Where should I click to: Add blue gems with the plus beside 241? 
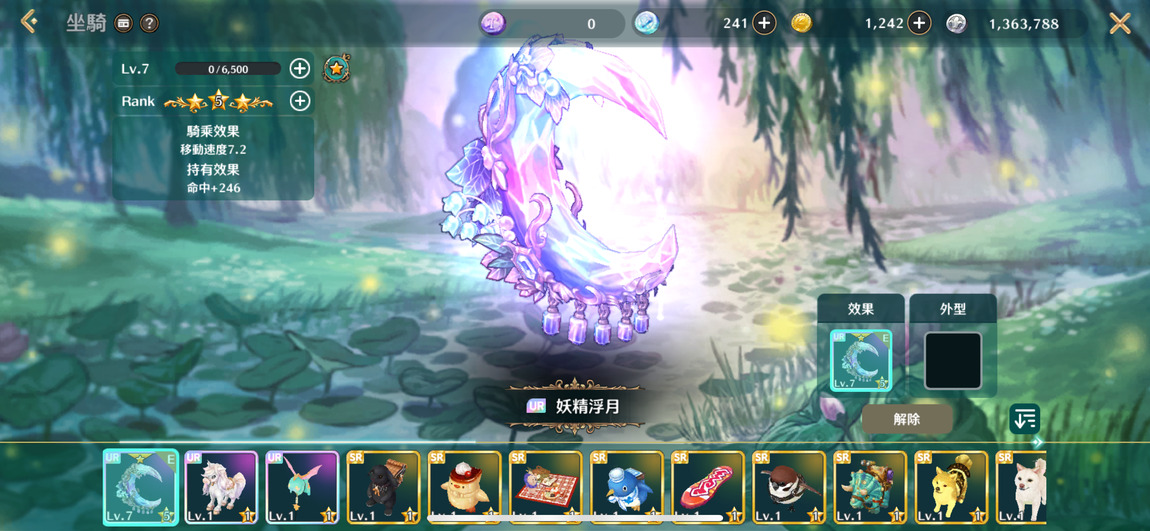coord(764,23)
